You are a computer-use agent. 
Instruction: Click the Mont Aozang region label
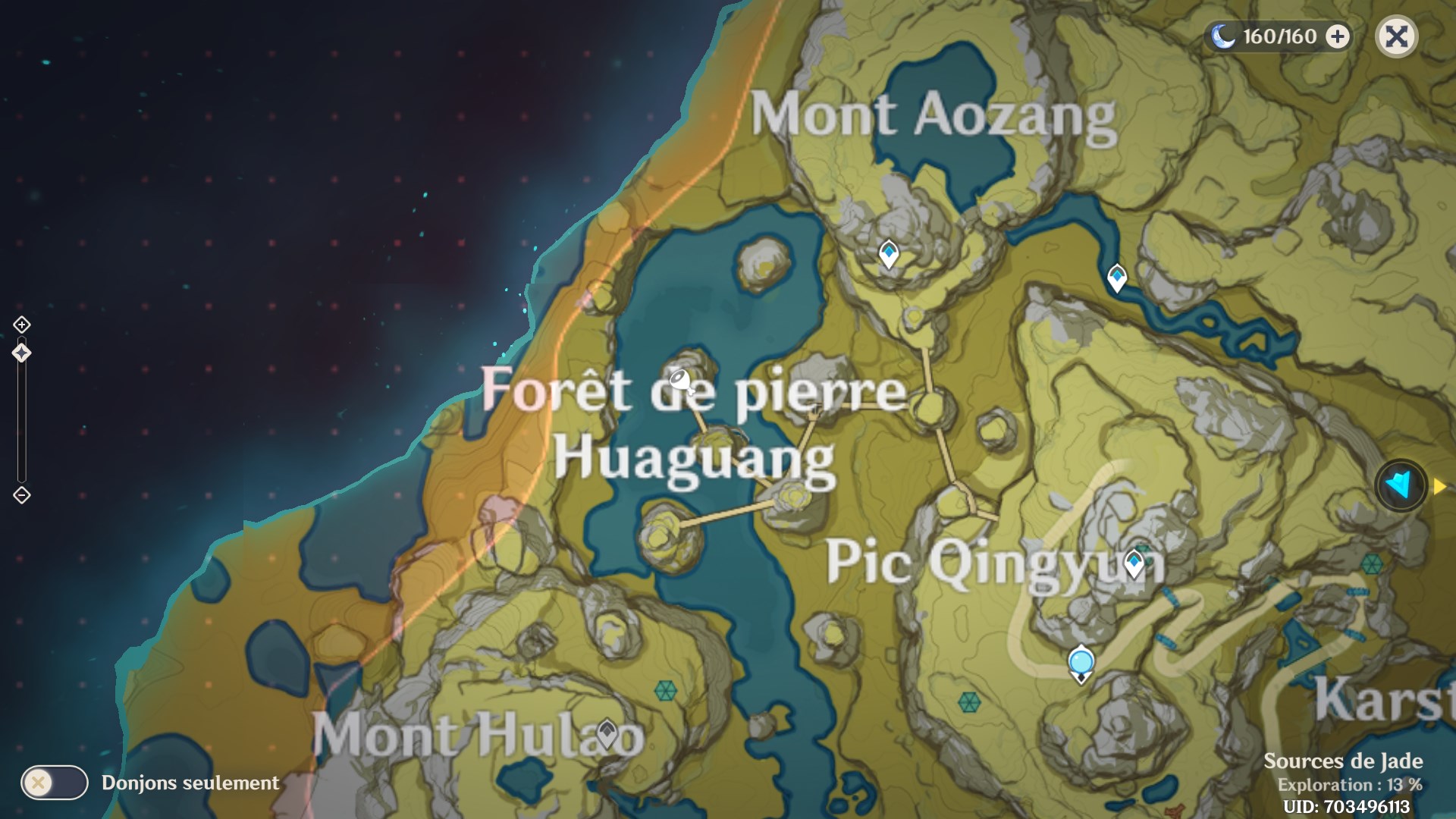(x=933, y=114)
